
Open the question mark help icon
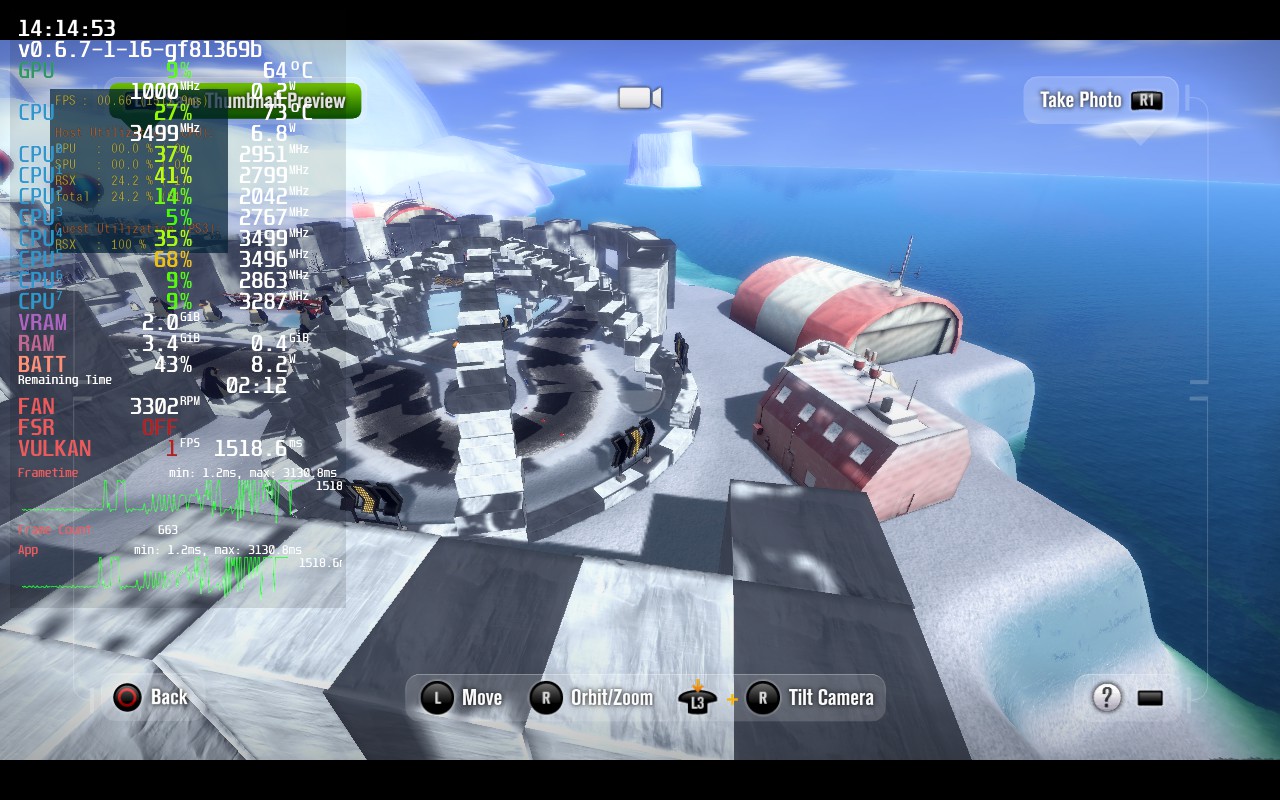click(1106, 698)
